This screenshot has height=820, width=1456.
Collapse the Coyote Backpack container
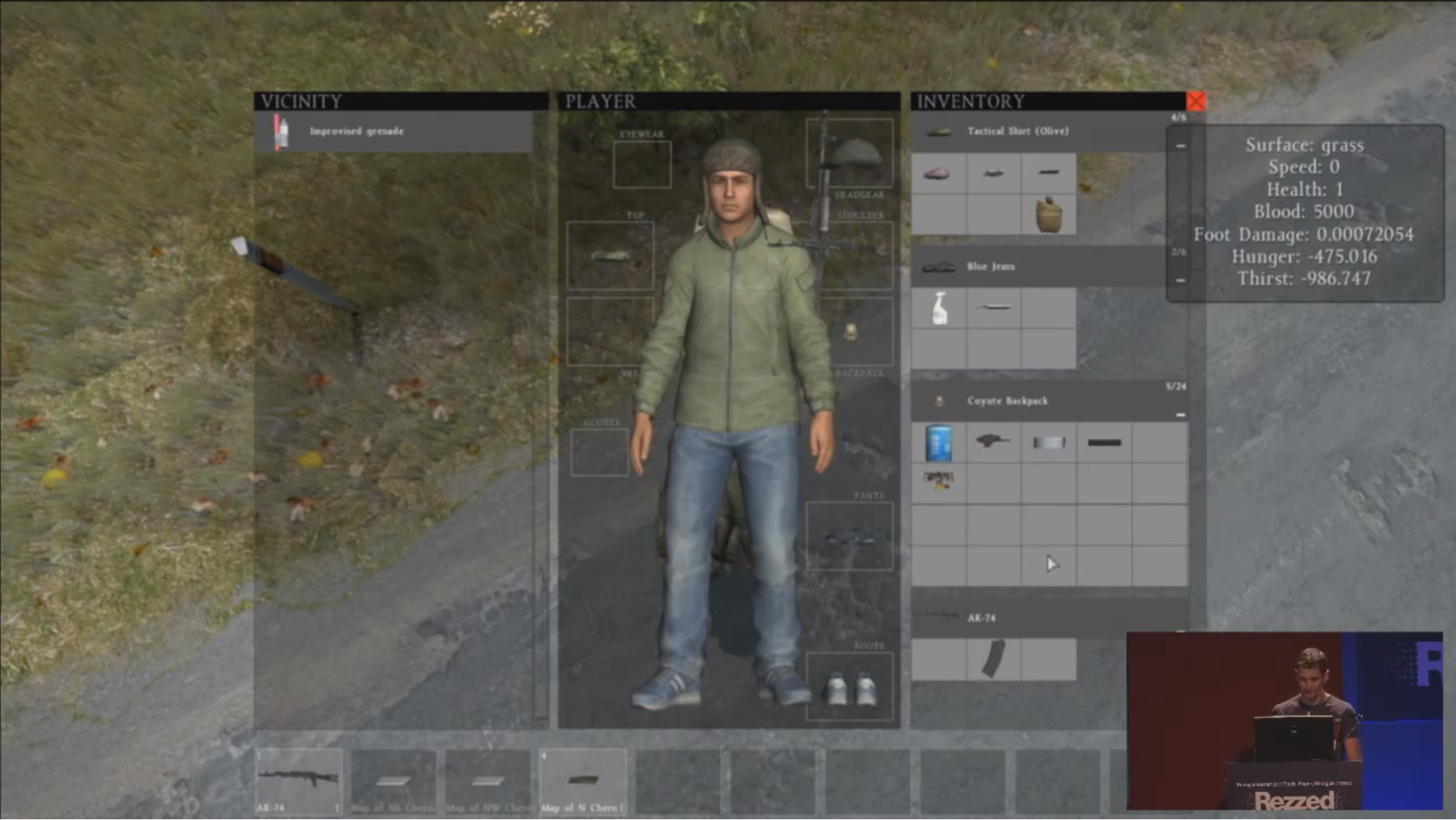pyautogui.click(x=1180, y=415)
